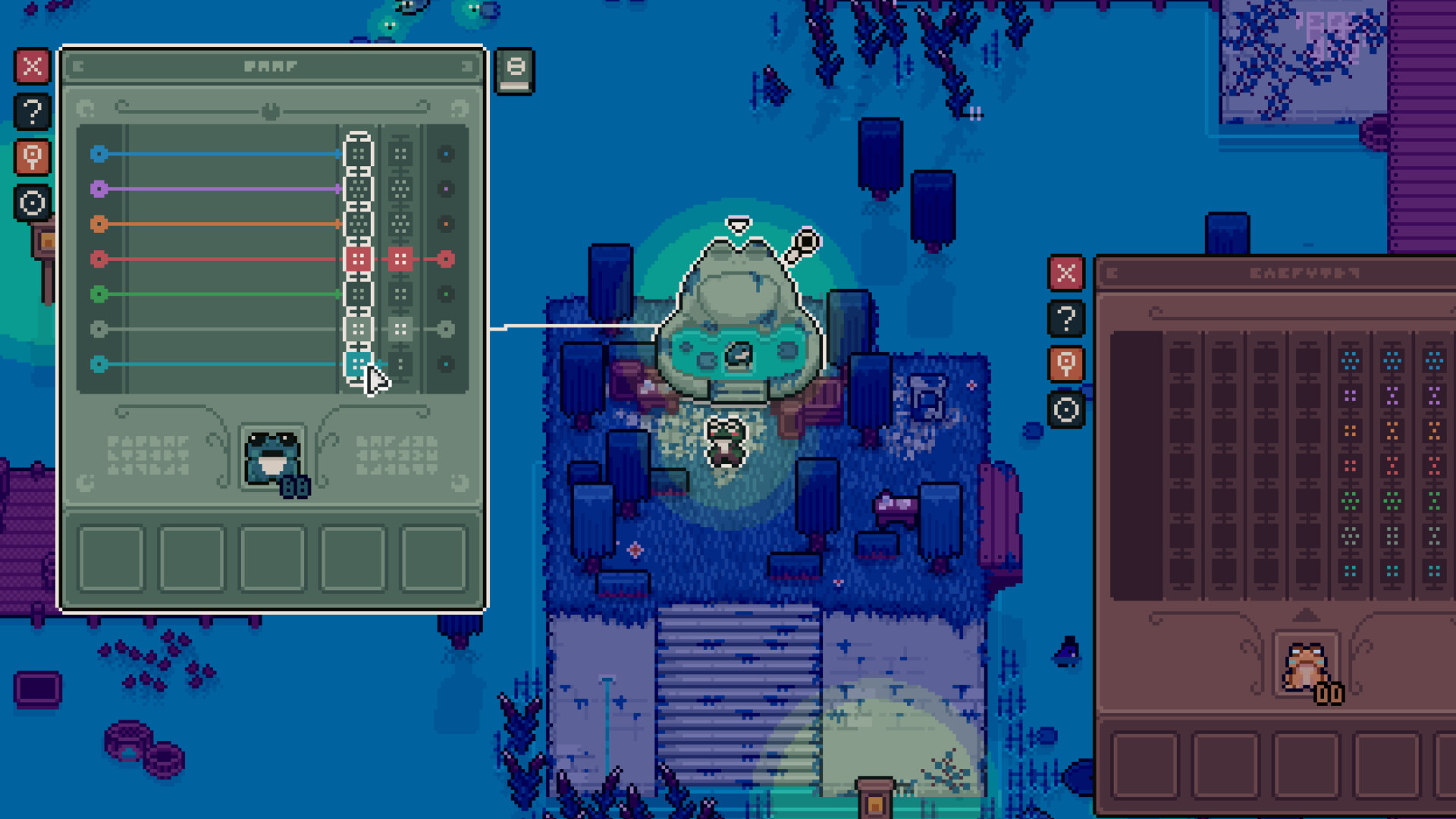1456x819 pixels.
Task: Click the left chevron in the frog panel header
Action: point(78,66)
